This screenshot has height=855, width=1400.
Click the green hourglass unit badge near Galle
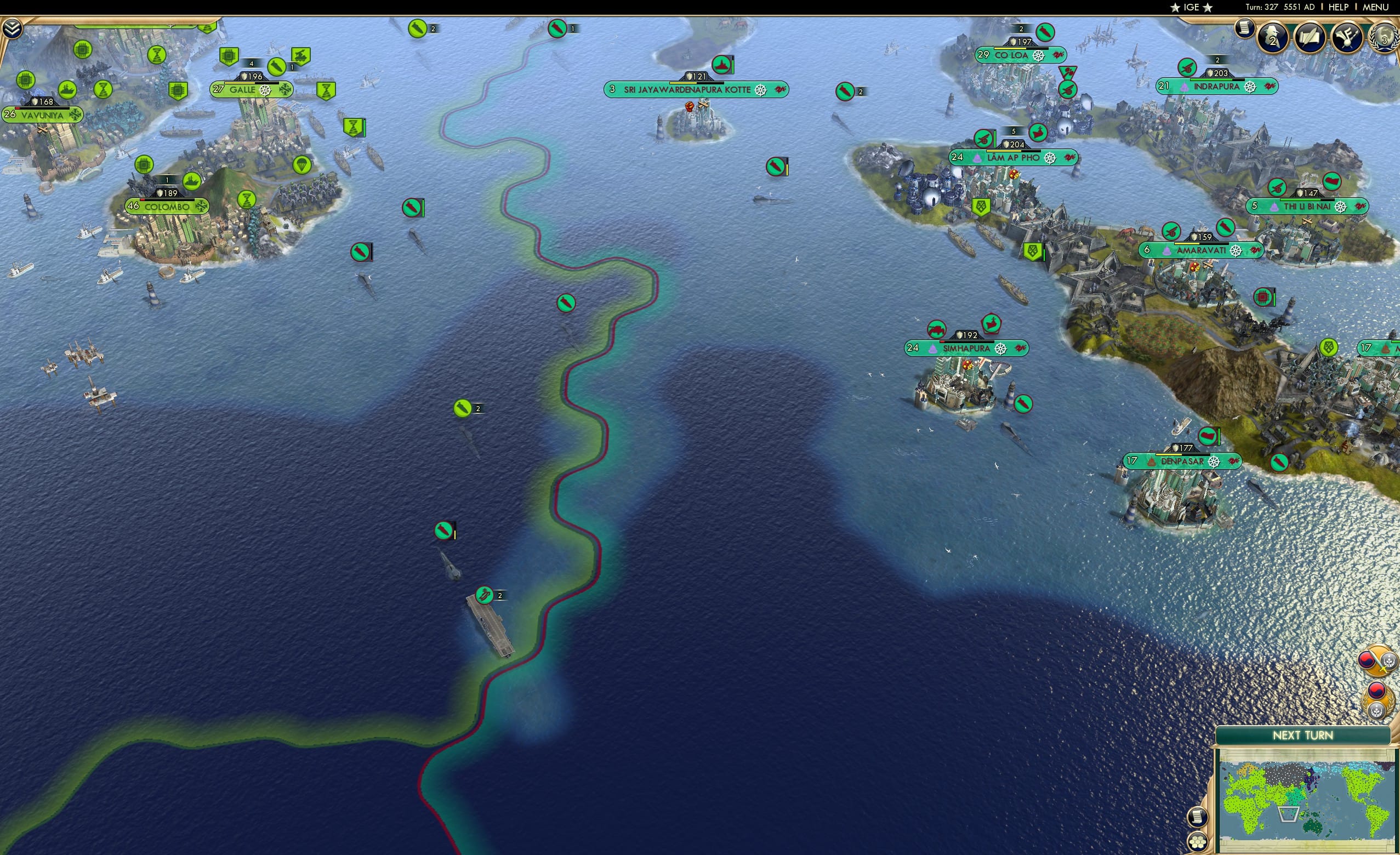(x=326, y=92)
